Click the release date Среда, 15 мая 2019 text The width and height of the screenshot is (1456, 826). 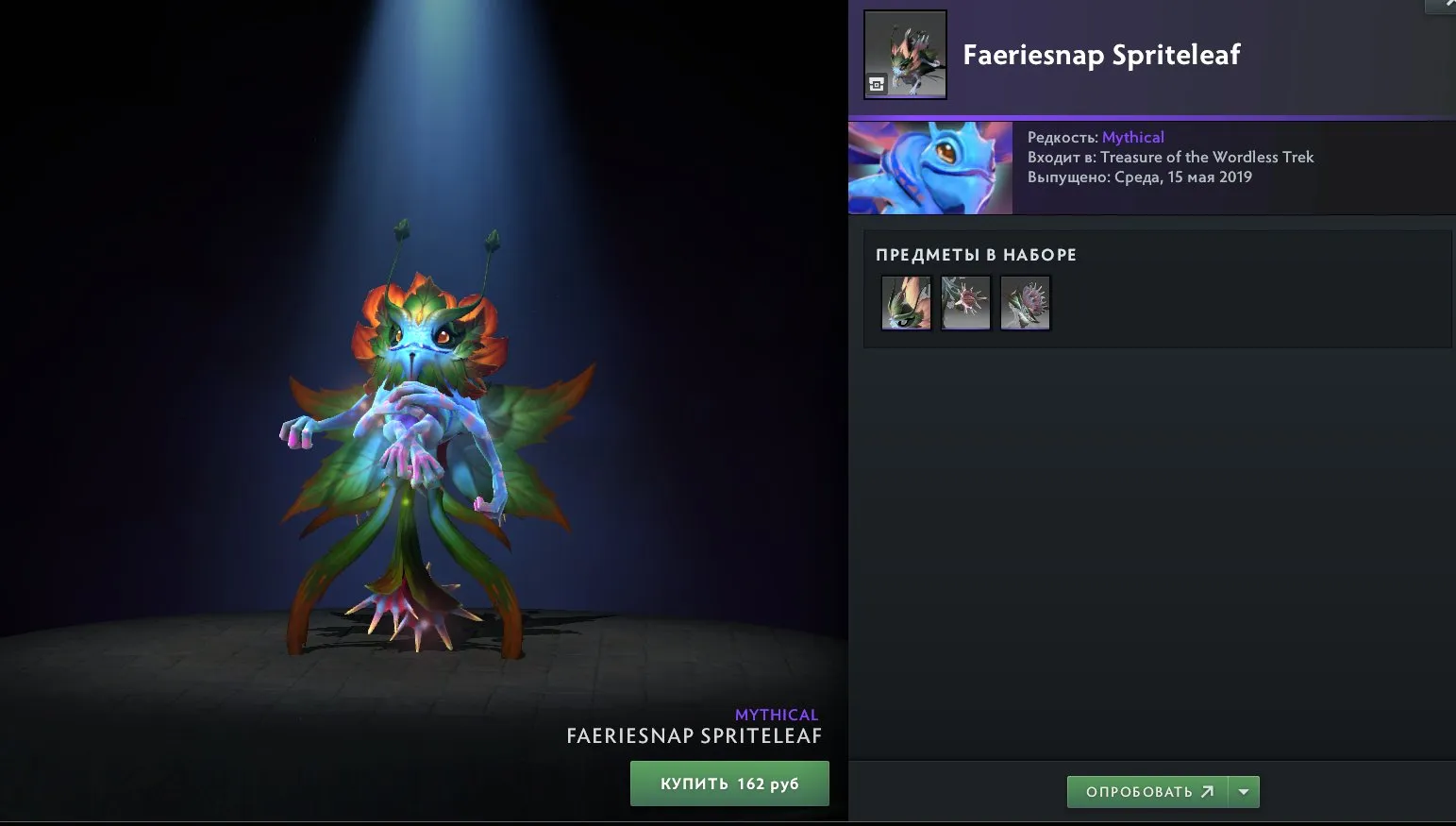(1184, 177)
